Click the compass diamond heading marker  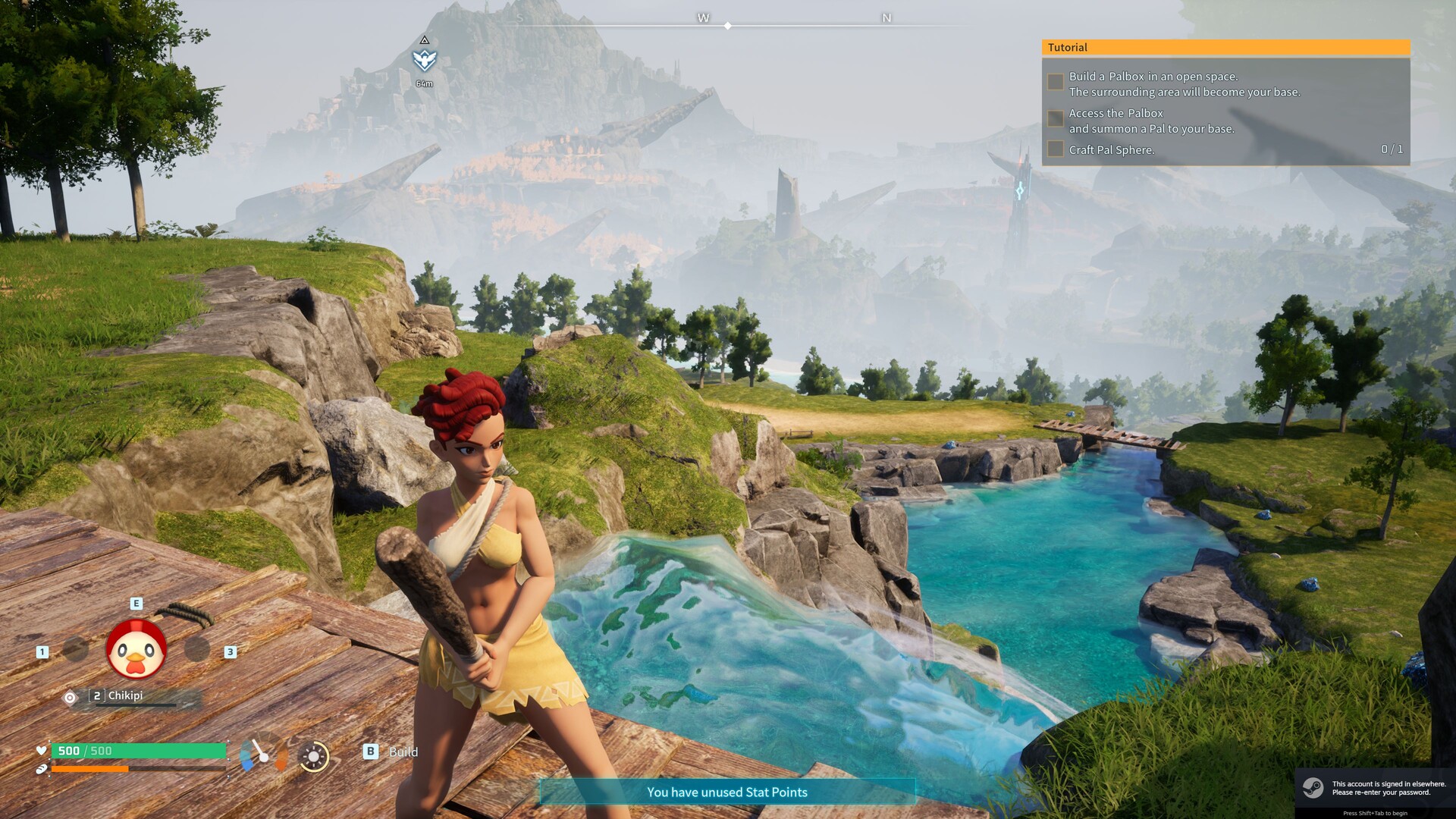pyautogui.click(x=727, y=26)
